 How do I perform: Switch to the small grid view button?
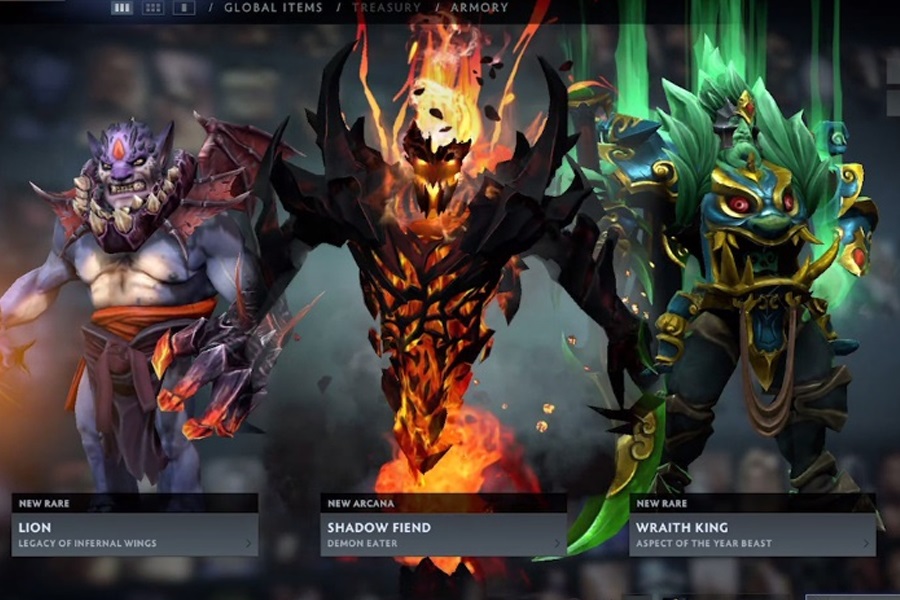pyautogui.click(x=153, y=8)
